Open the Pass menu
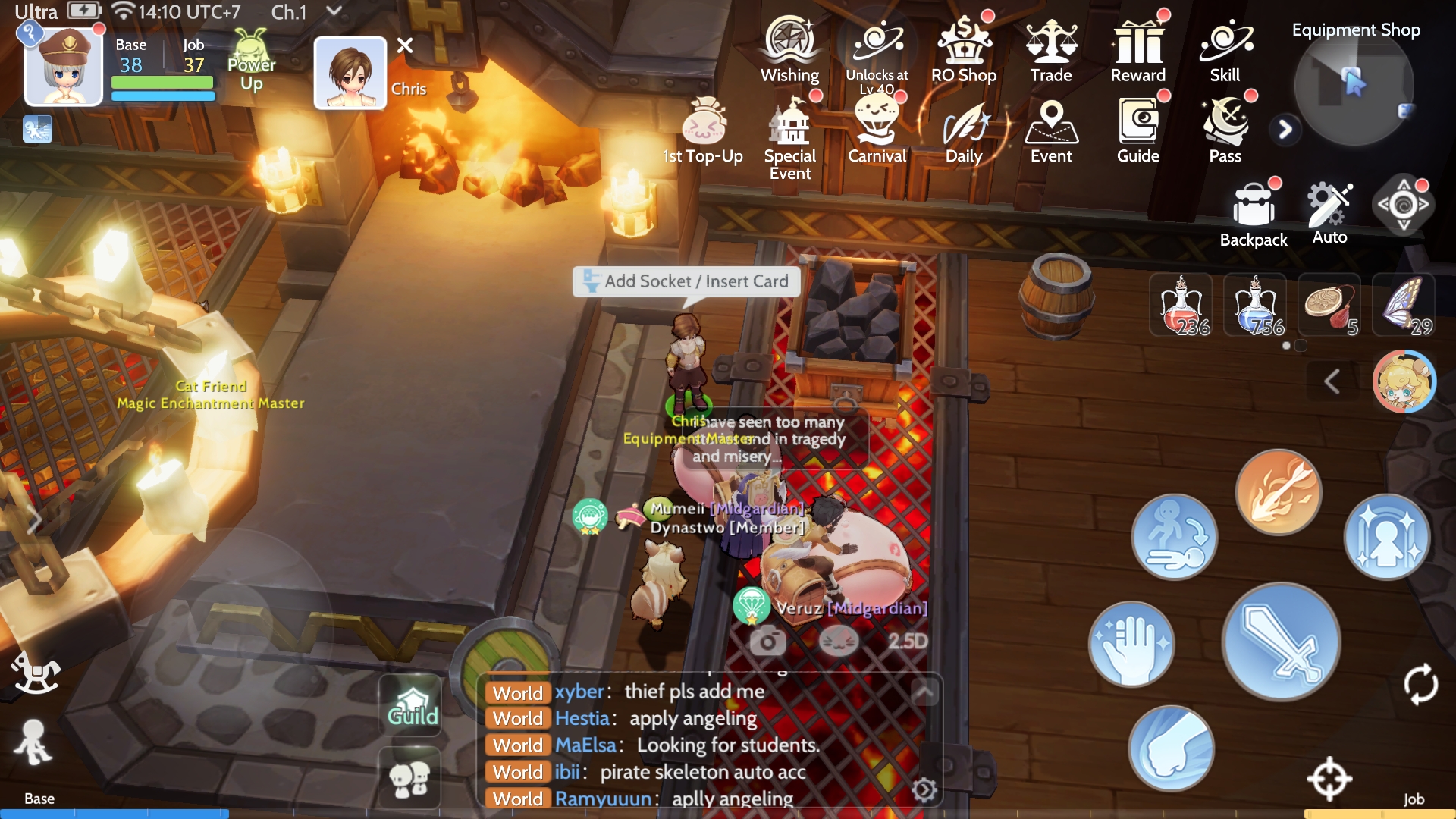 [1225, 130]
